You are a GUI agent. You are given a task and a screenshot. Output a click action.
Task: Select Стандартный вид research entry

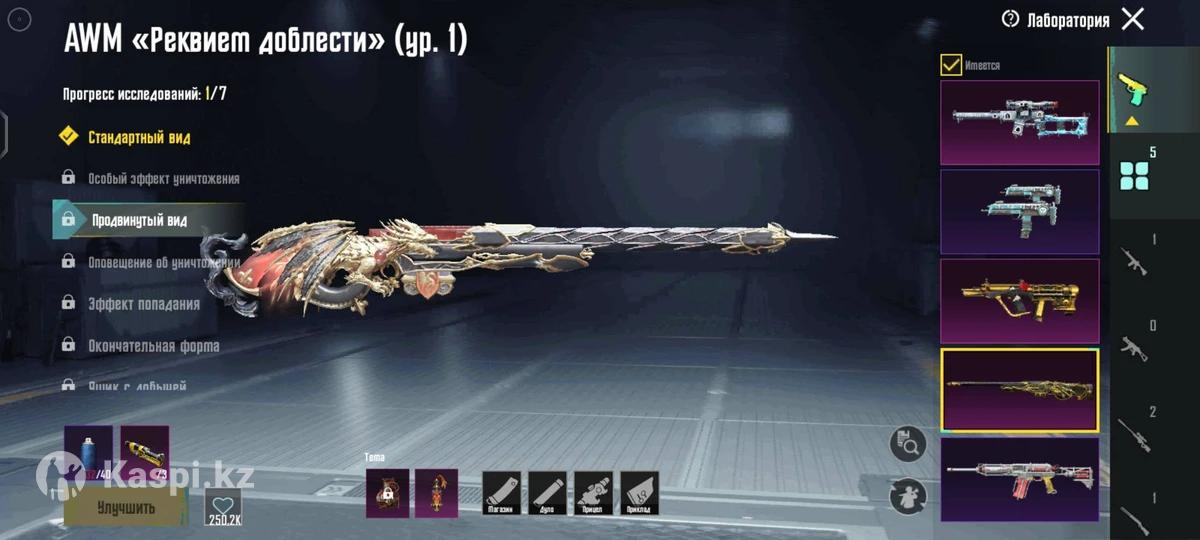coord(139,137)
